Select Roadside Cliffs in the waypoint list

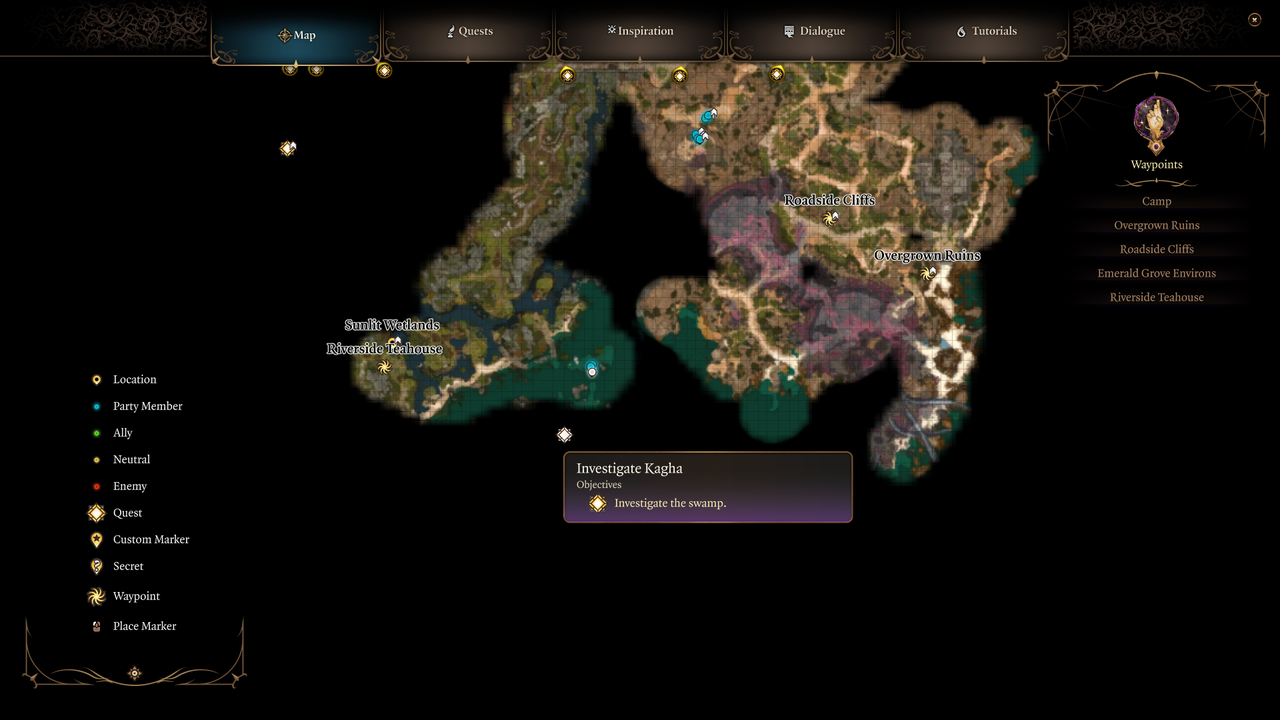pos(1156,250)
